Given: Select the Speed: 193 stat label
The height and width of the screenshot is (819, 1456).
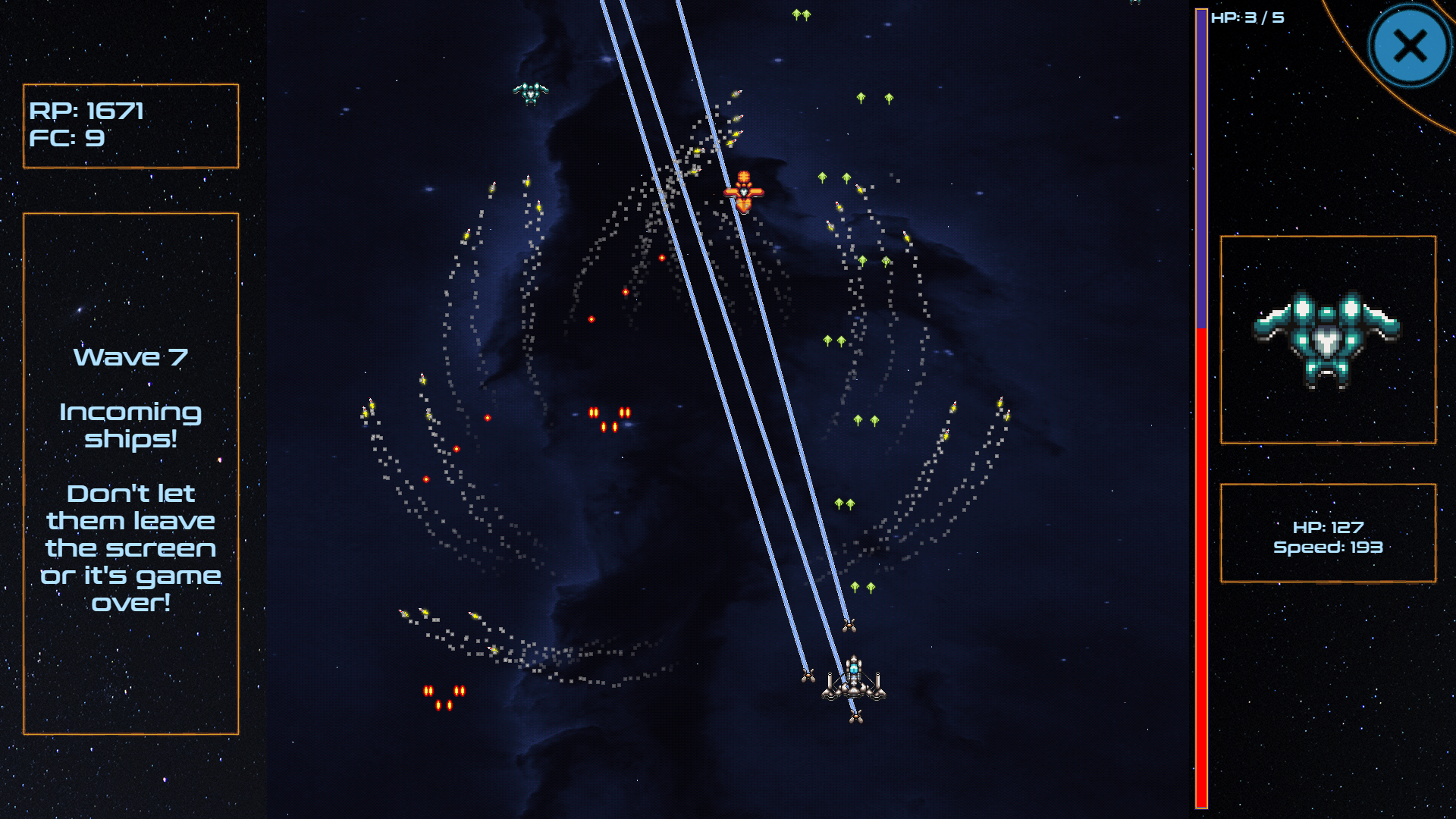Looking at the screenshot, I should [x=1328, y=548].
